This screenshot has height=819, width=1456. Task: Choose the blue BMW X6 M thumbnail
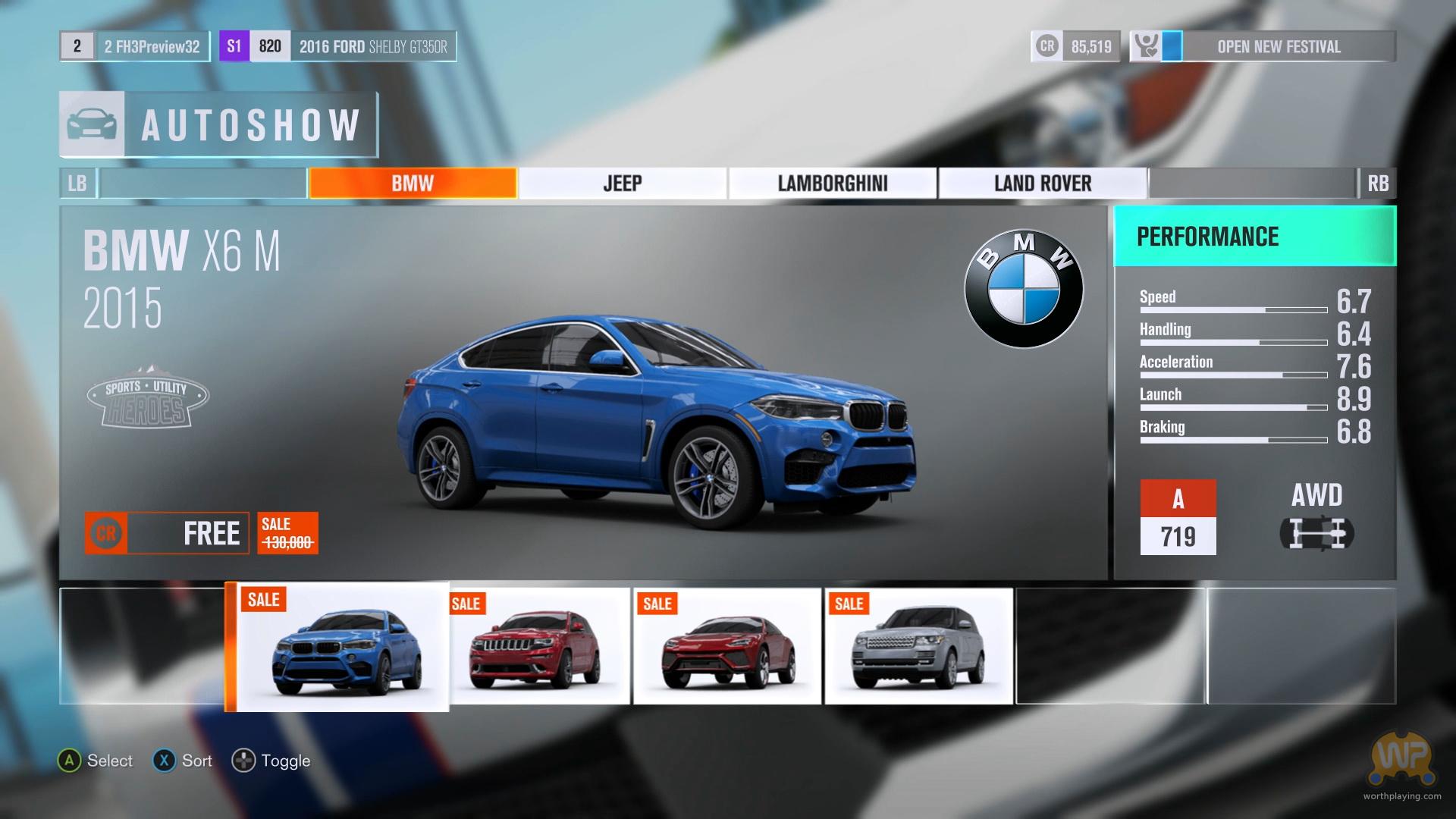pos(337,647)
